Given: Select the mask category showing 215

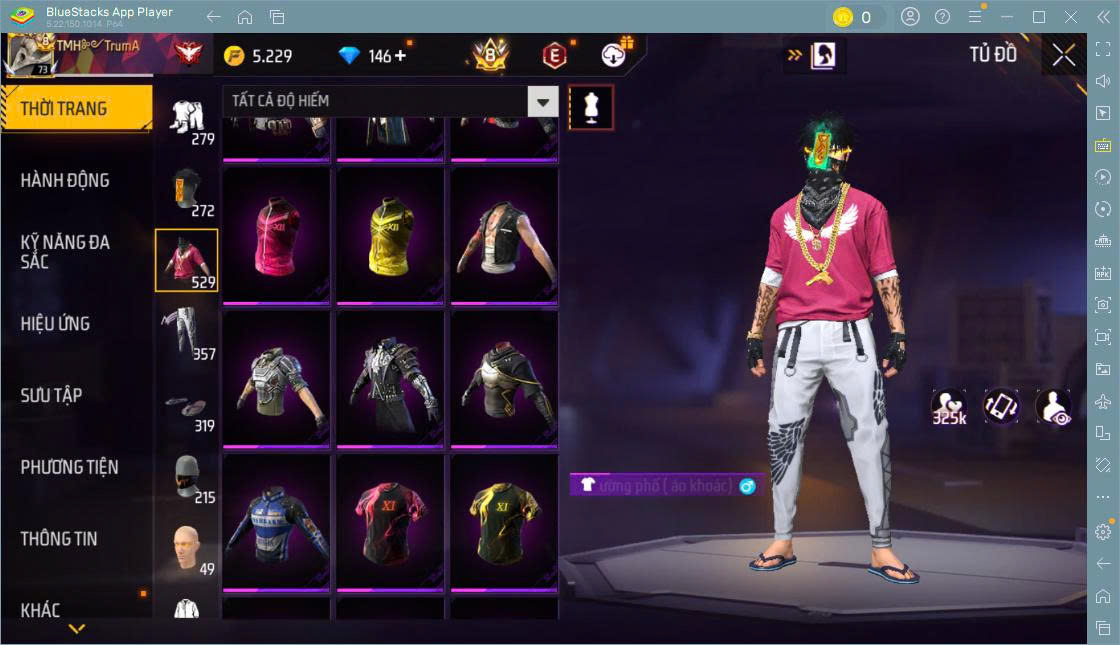Looking at the screenshot, I should pos(186,477).
